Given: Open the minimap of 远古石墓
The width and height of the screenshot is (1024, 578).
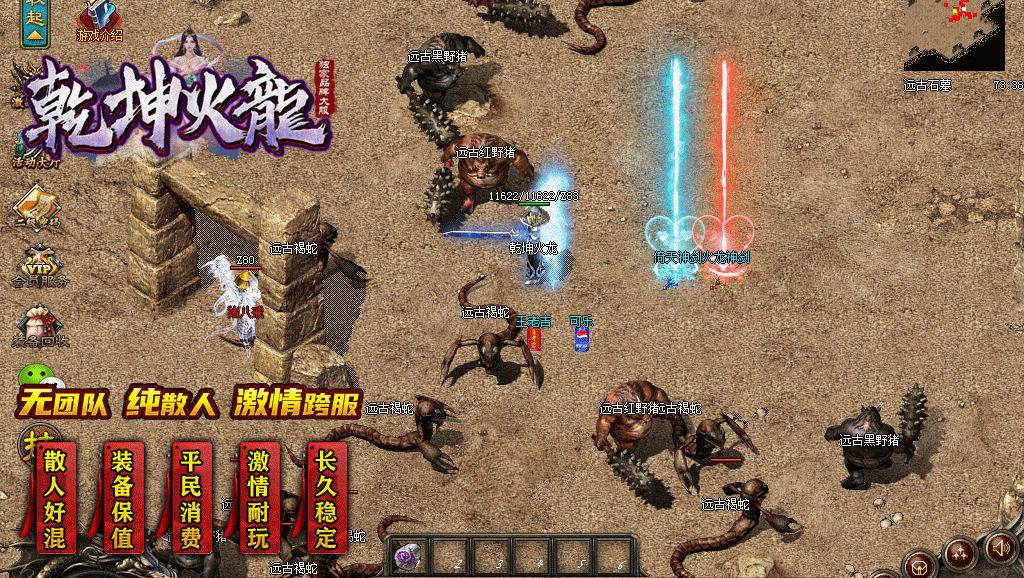Looking at the screenshot, I should click(x=954, y=36).
